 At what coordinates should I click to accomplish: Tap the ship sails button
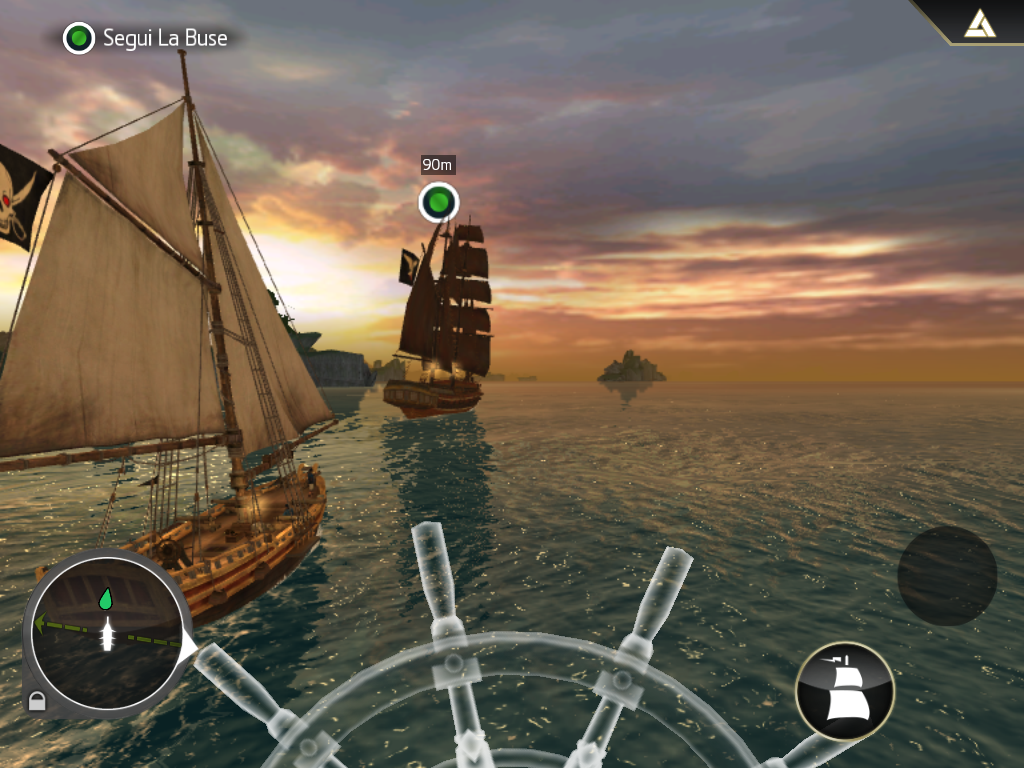[x=844, y=691]
